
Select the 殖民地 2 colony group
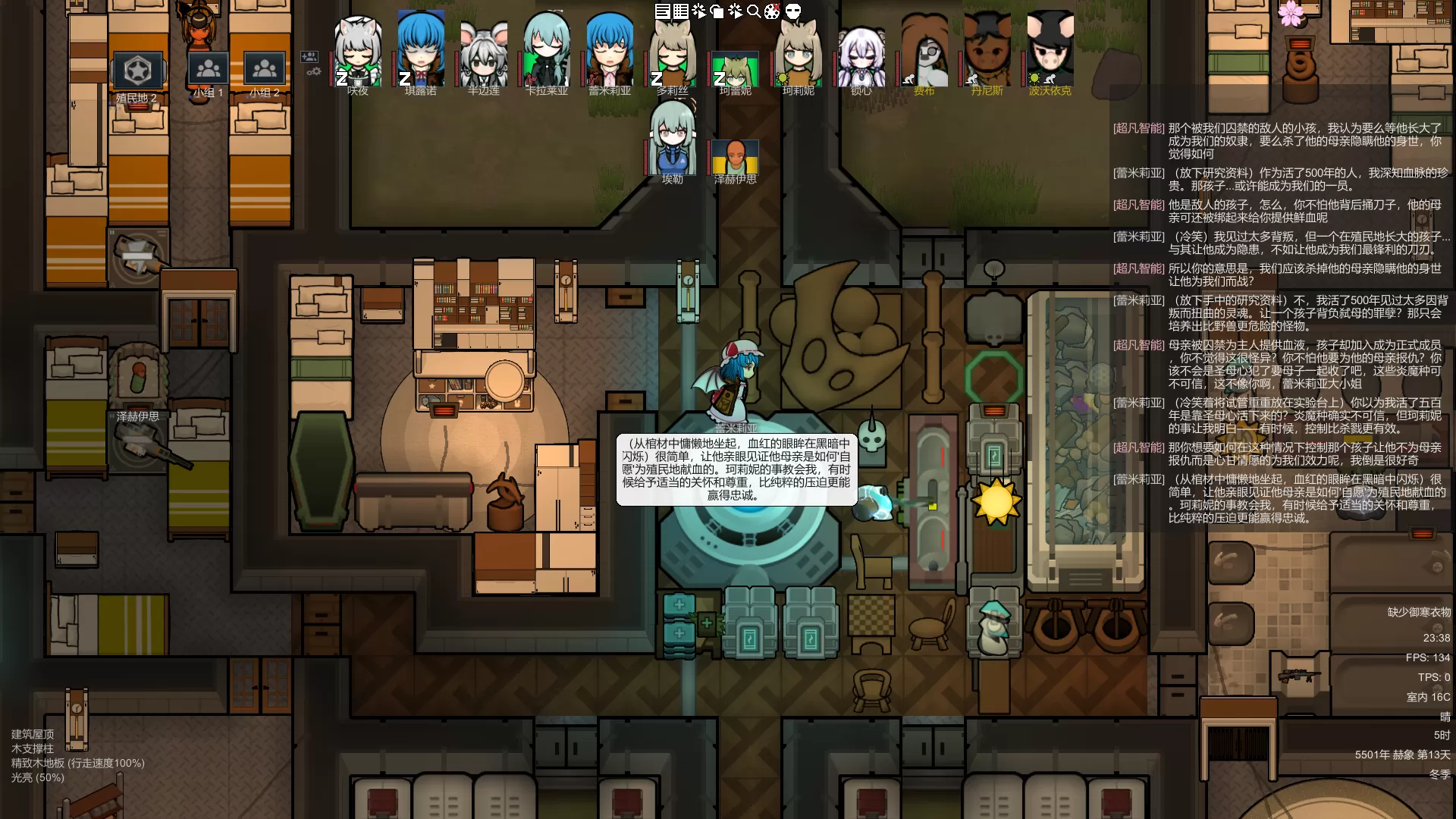click(137, 73)
